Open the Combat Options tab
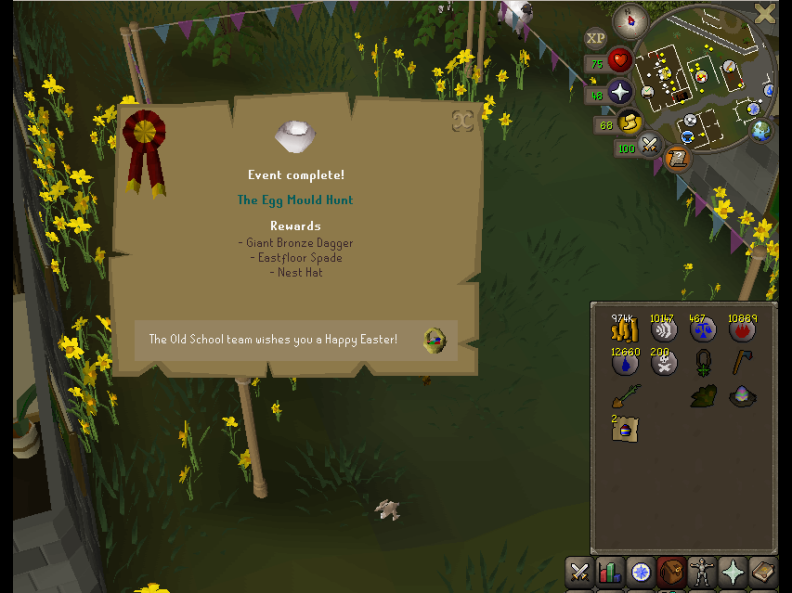 tap(579, 573)
